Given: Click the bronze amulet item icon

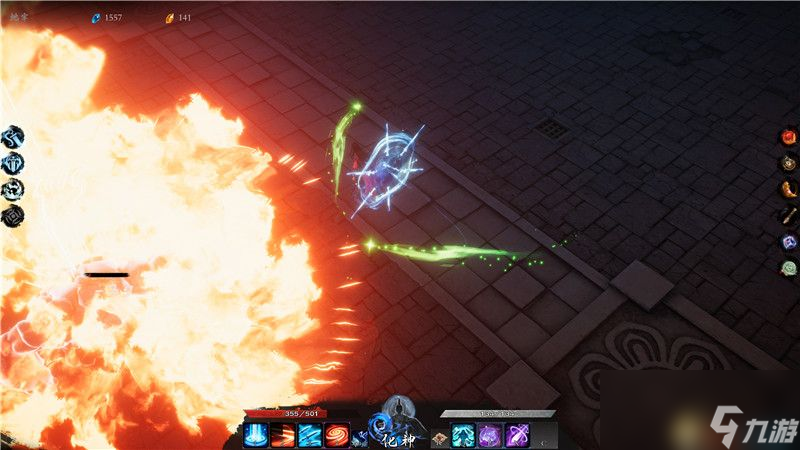Looking at the screenshot, I should [x=788, y=163].
